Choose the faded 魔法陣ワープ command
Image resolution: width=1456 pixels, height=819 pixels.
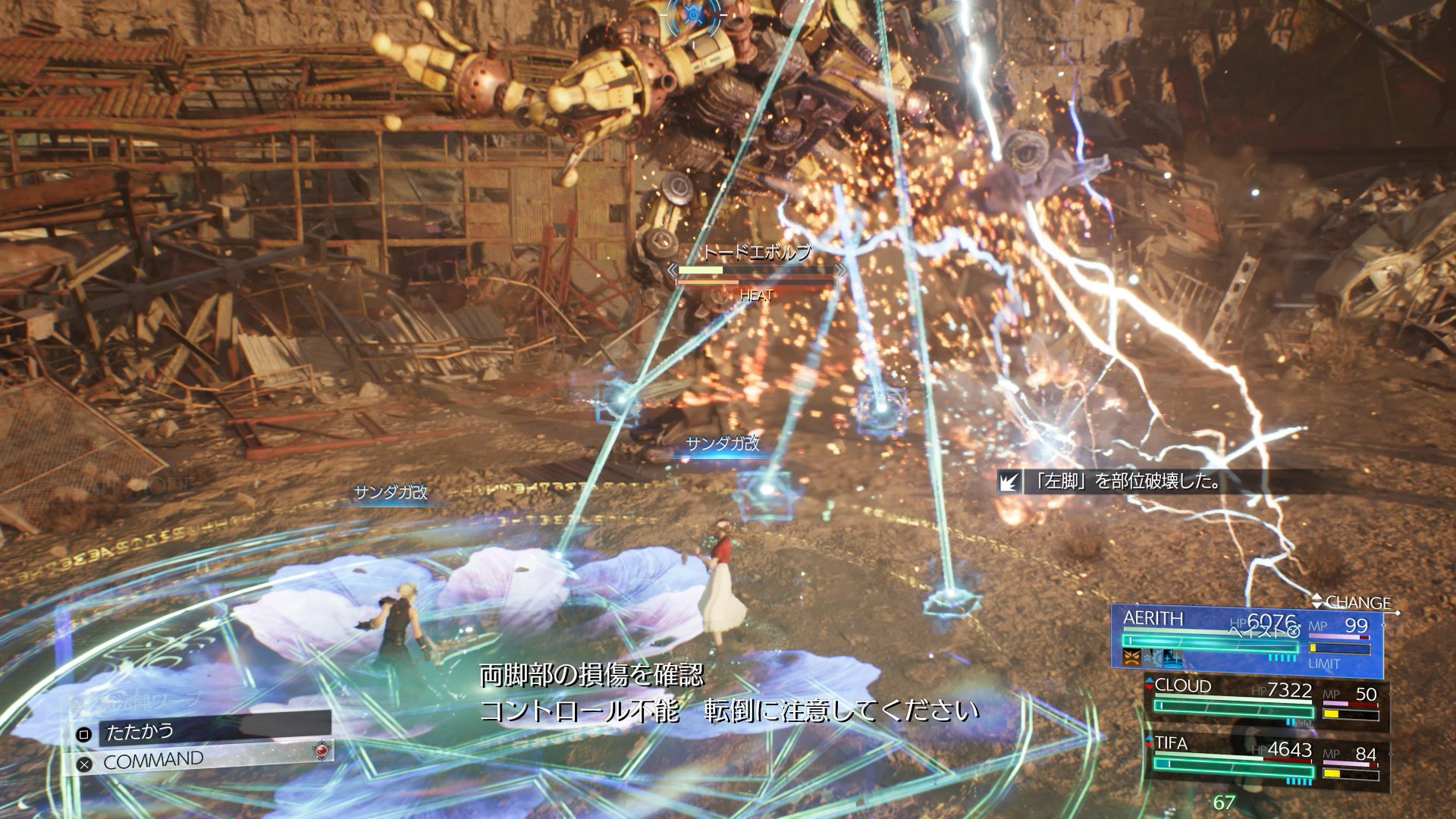point(149,701)
